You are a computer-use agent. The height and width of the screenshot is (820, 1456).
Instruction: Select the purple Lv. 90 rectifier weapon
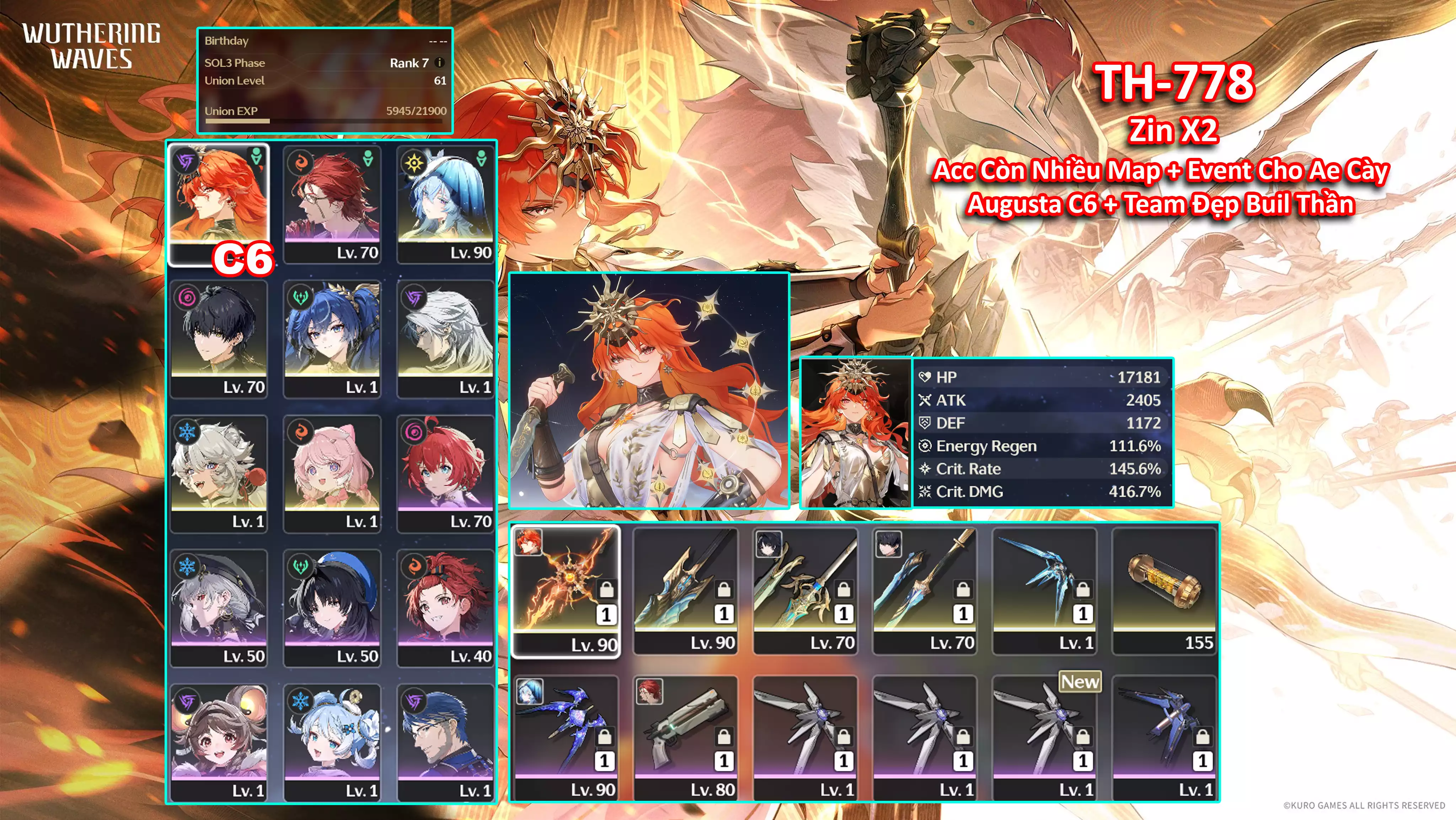pyautogui.click(x=565, y=738)
